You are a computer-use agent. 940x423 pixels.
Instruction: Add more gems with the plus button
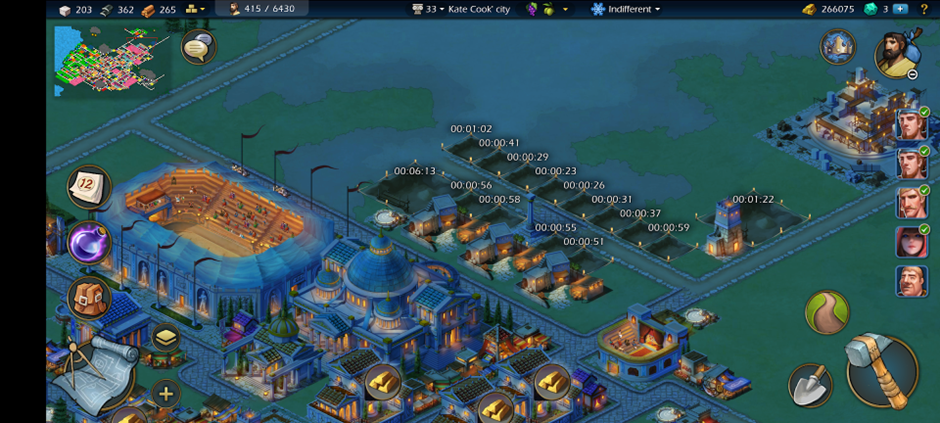900,9
